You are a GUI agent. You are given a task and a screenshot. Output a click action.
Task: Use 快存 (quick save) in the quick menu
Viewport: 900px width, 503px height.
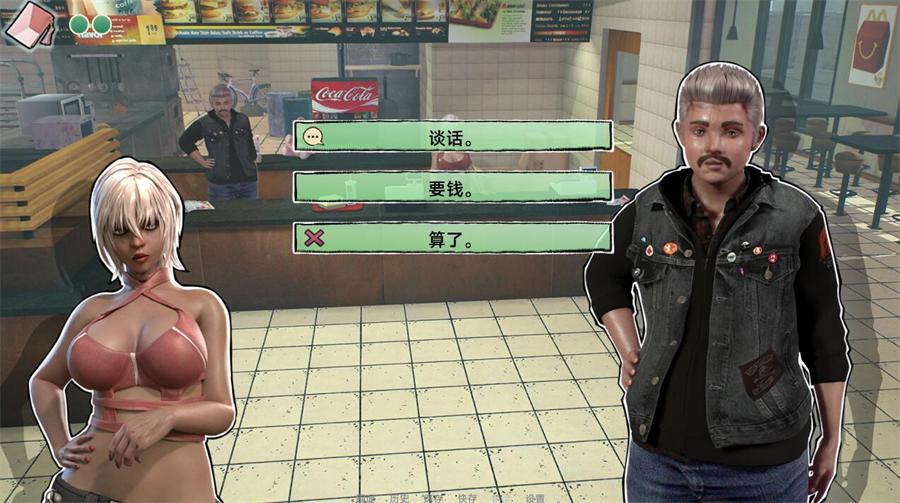(x=466, y=497)
